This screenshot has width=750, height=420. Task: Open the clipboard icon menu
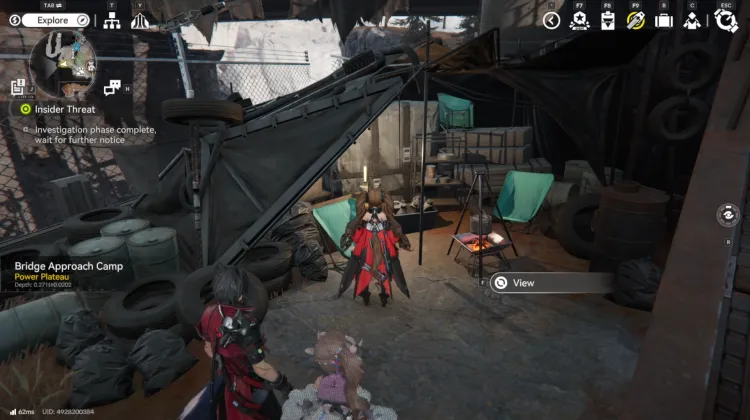coord(607,21)
